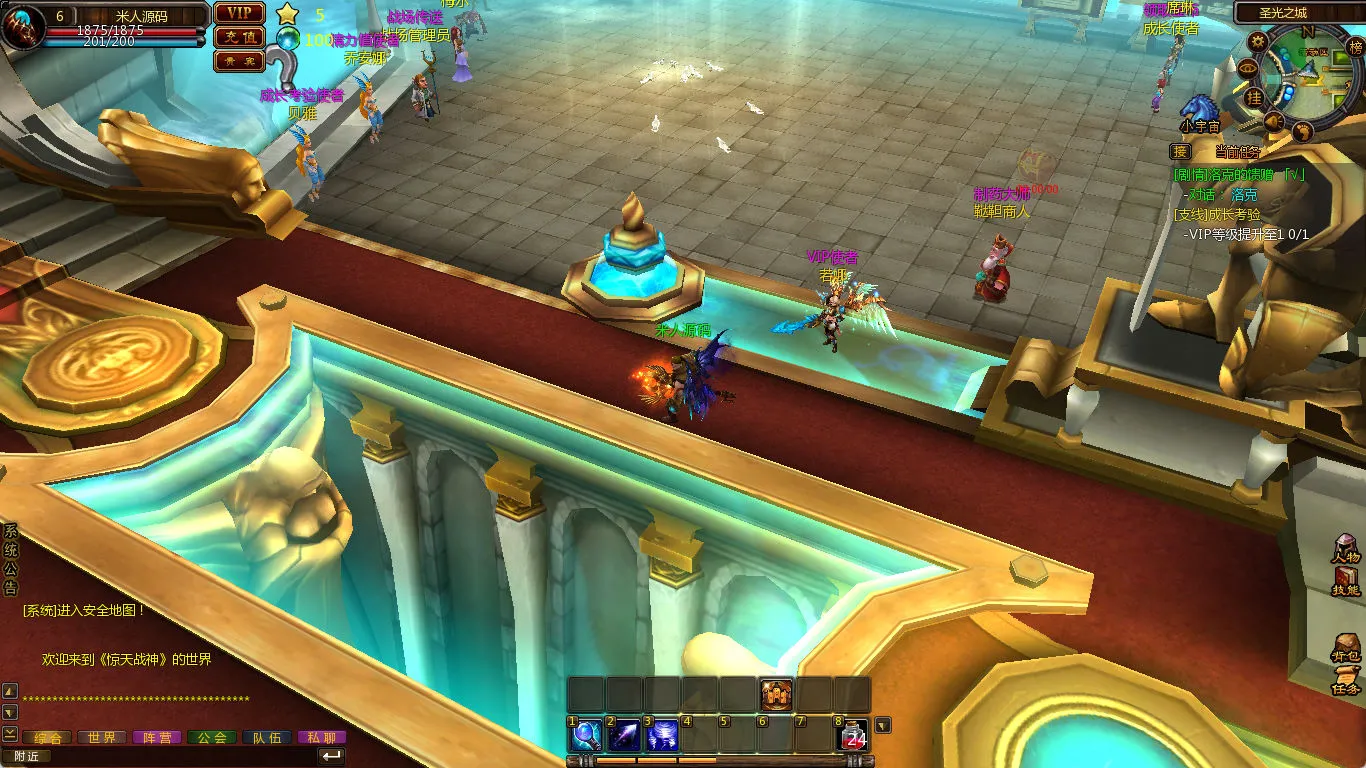Open the 榜 ranking button

pyautogui.click(x=1355, y=47)
